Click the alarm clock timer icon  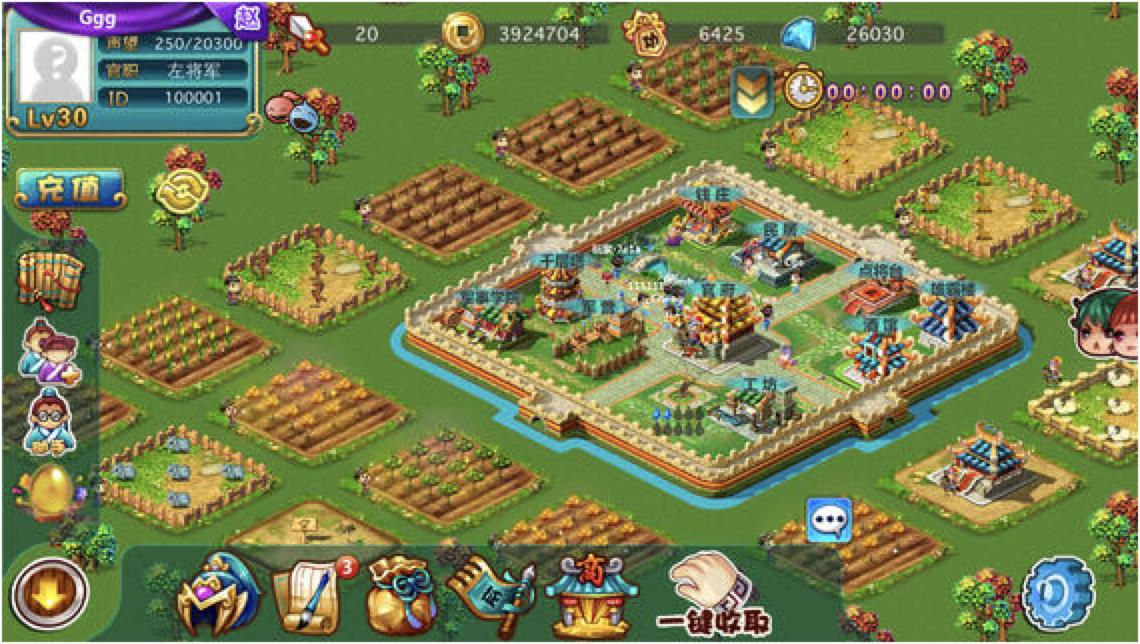click(801, 90)
